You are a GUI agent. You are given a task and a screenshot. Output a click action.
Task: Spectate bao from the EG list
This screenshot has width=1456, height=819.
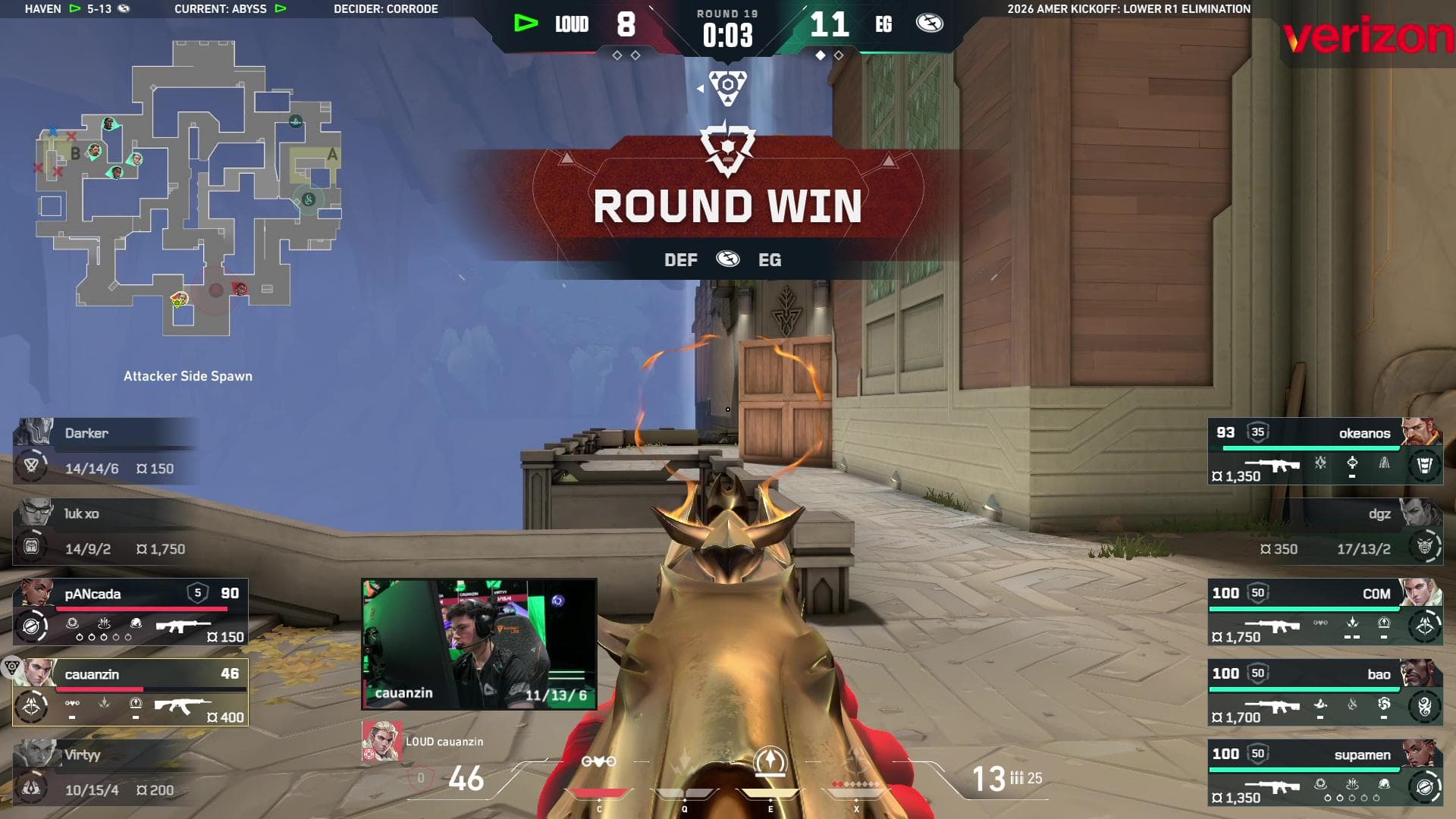[x=1324, y=692]
